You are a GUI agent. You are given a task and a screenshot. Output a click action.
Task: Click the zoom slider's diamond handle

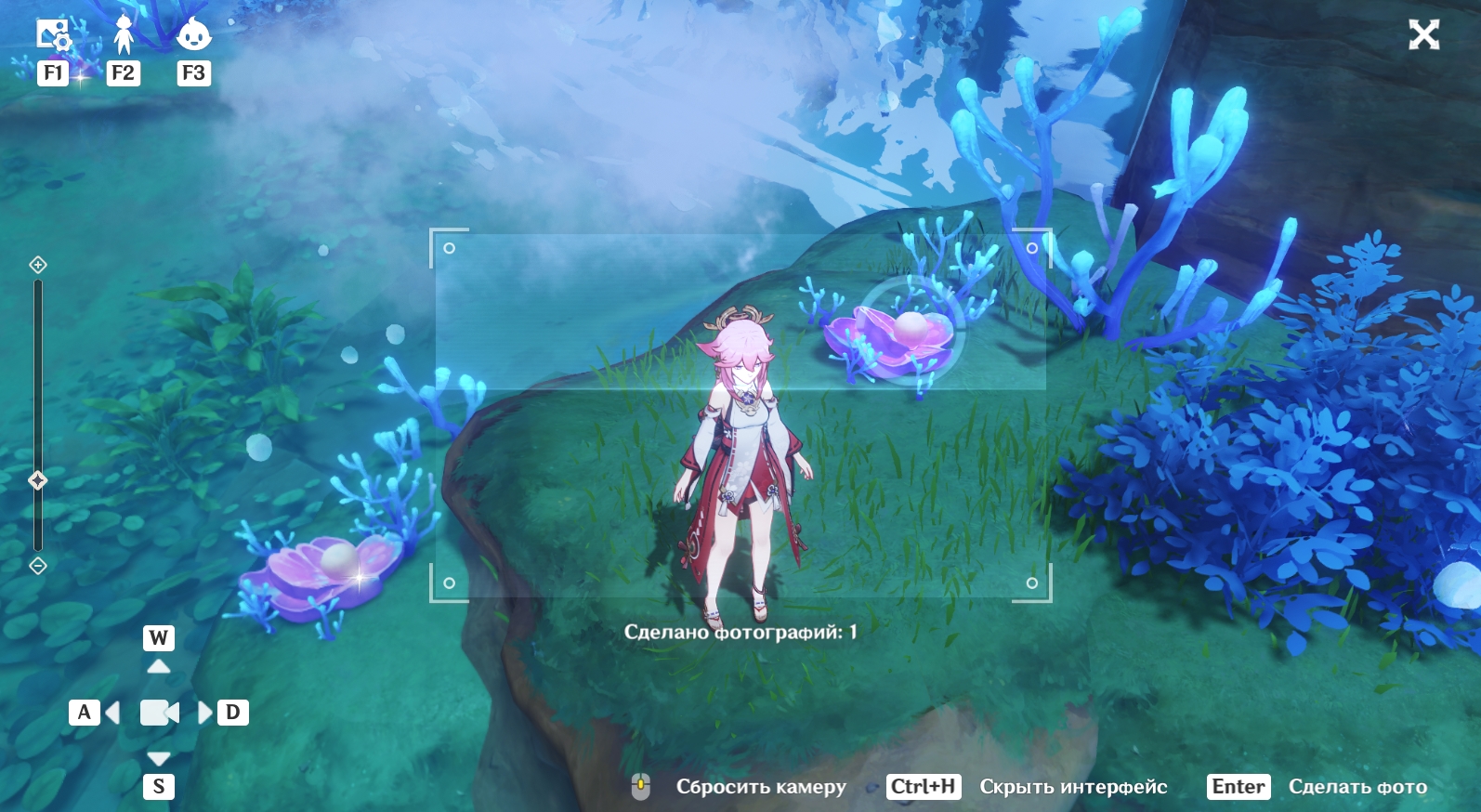pos(38,480)
